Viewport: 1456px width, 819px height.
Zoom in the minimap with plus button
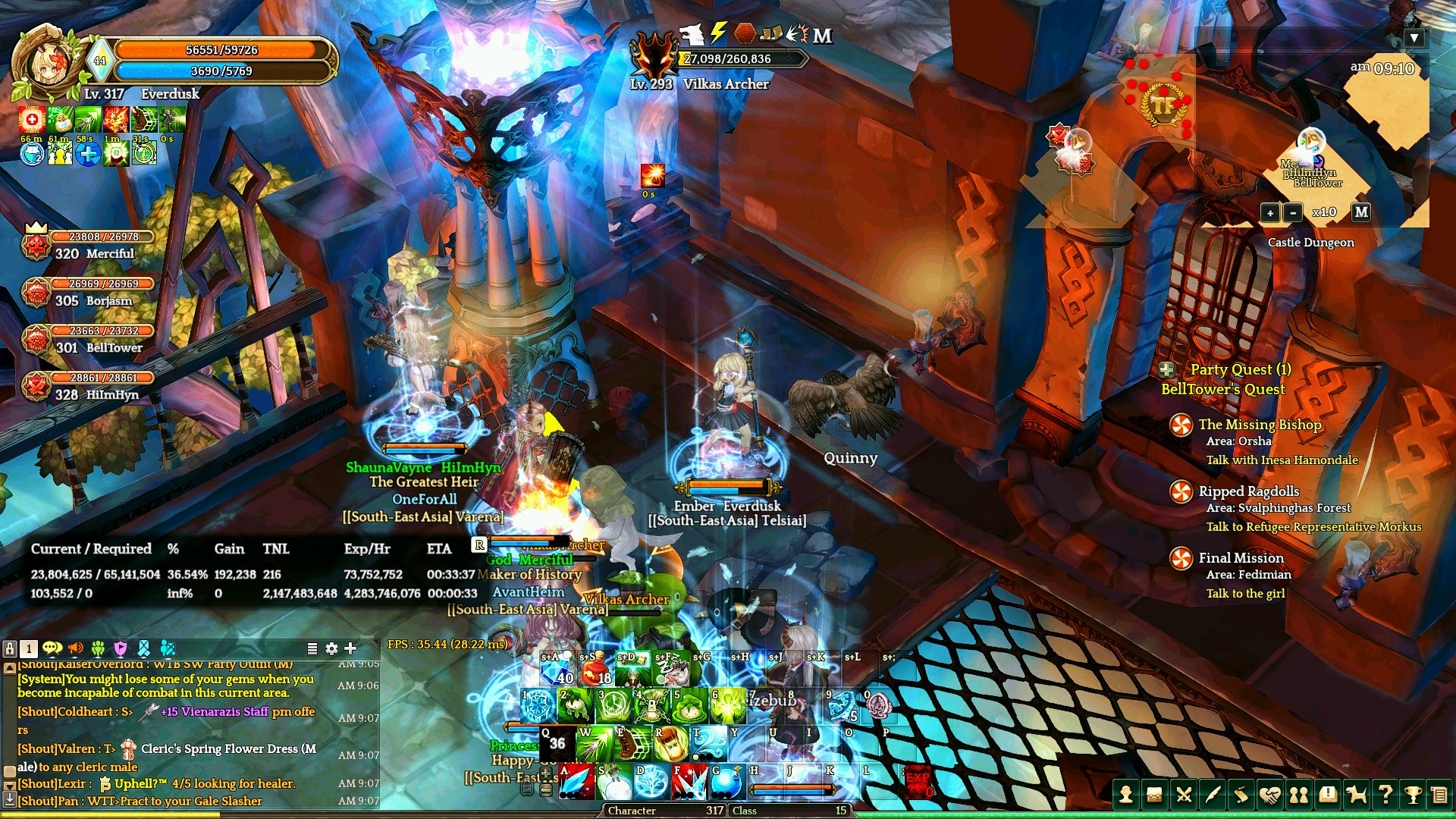click(1270, 213)
